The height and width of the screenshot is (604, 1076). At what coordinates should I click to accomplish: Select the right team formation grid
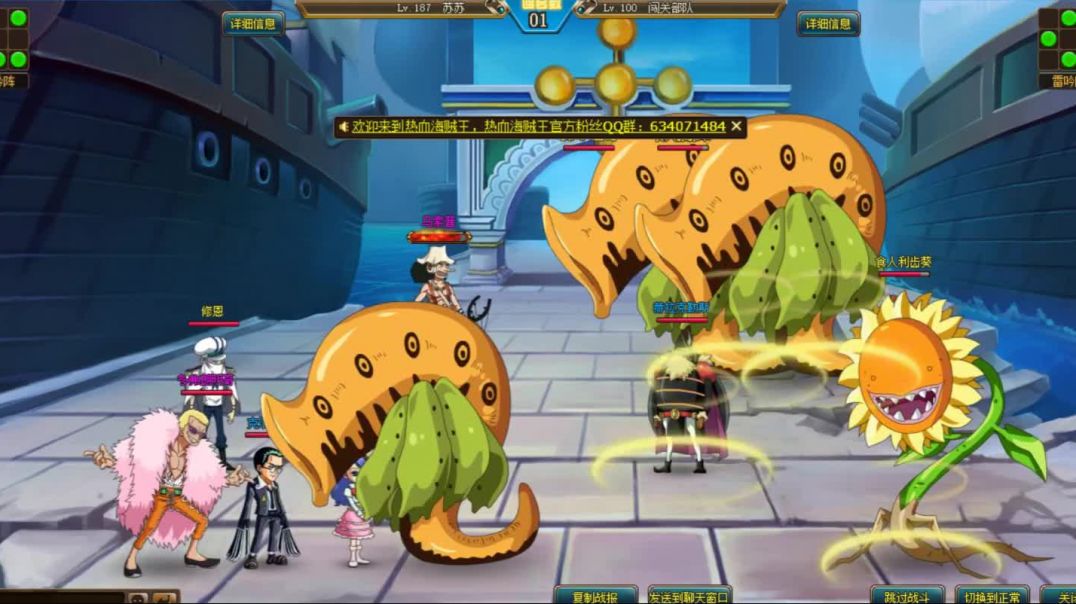coord(1058,38)
